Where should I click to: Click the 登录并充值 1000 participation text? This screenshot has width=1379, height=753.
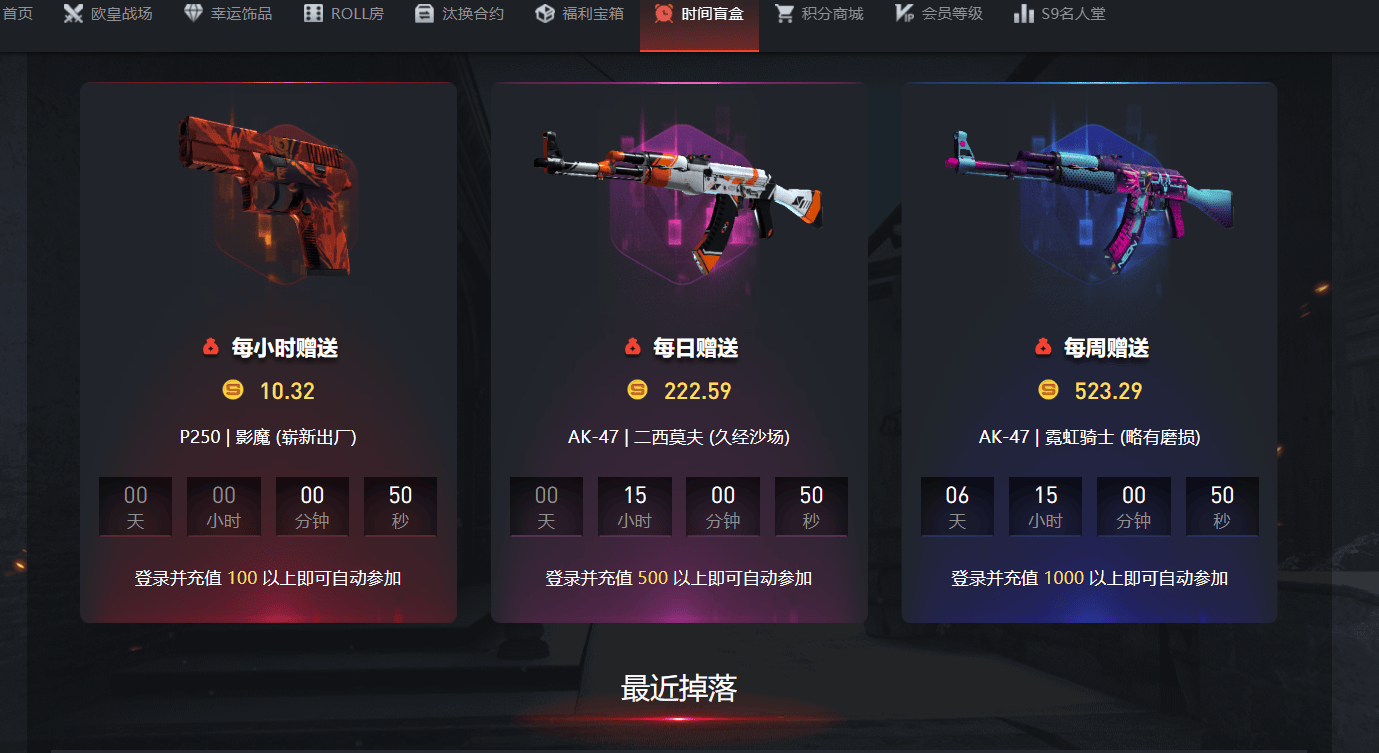[x=1089, y=578]
